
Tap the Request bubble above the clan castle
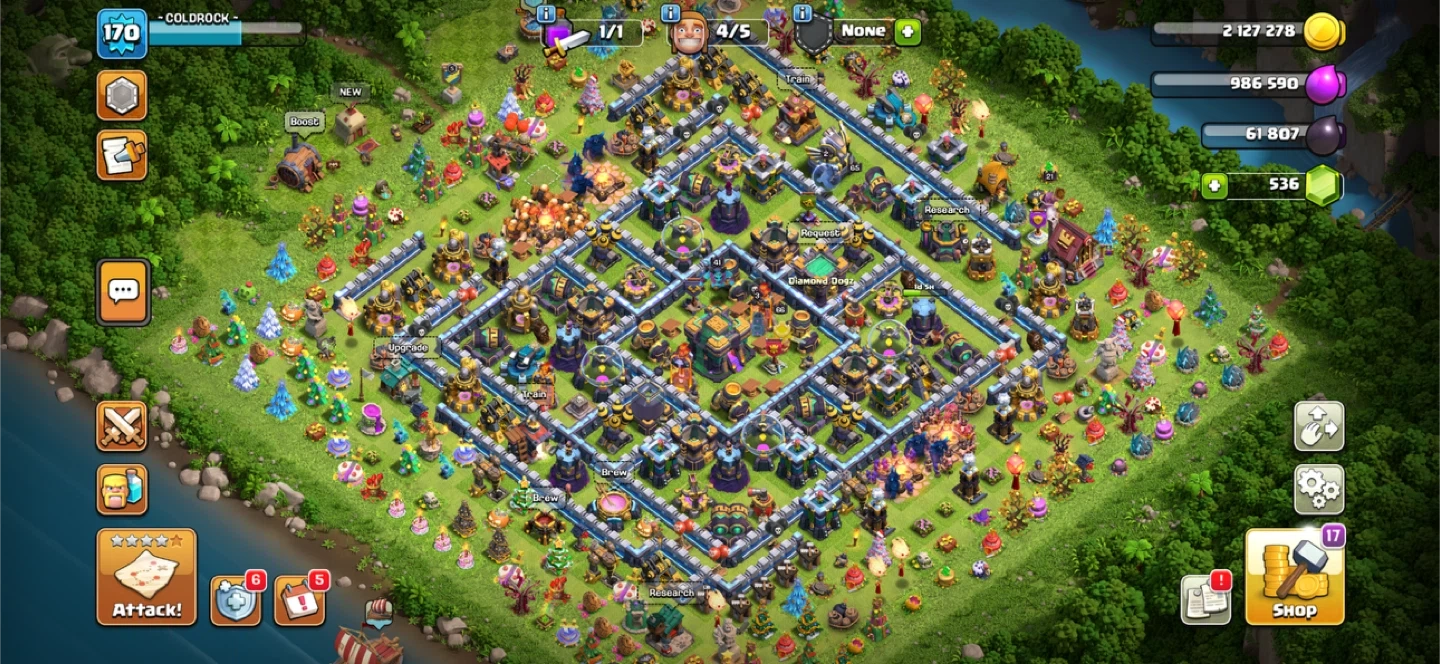(820, 233)
